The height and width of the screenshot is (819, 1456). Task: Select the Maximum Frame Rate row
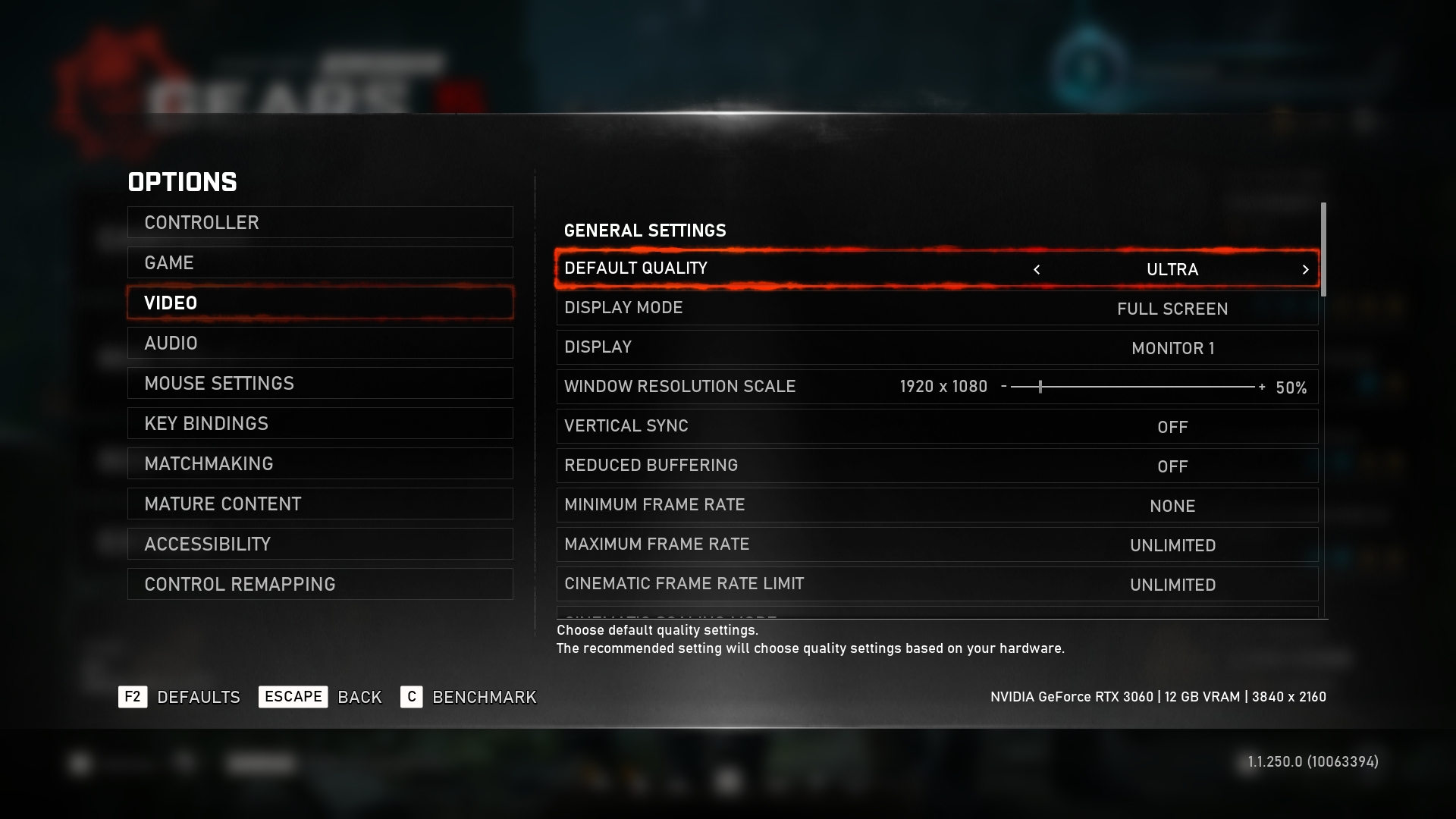pos(937,544)
